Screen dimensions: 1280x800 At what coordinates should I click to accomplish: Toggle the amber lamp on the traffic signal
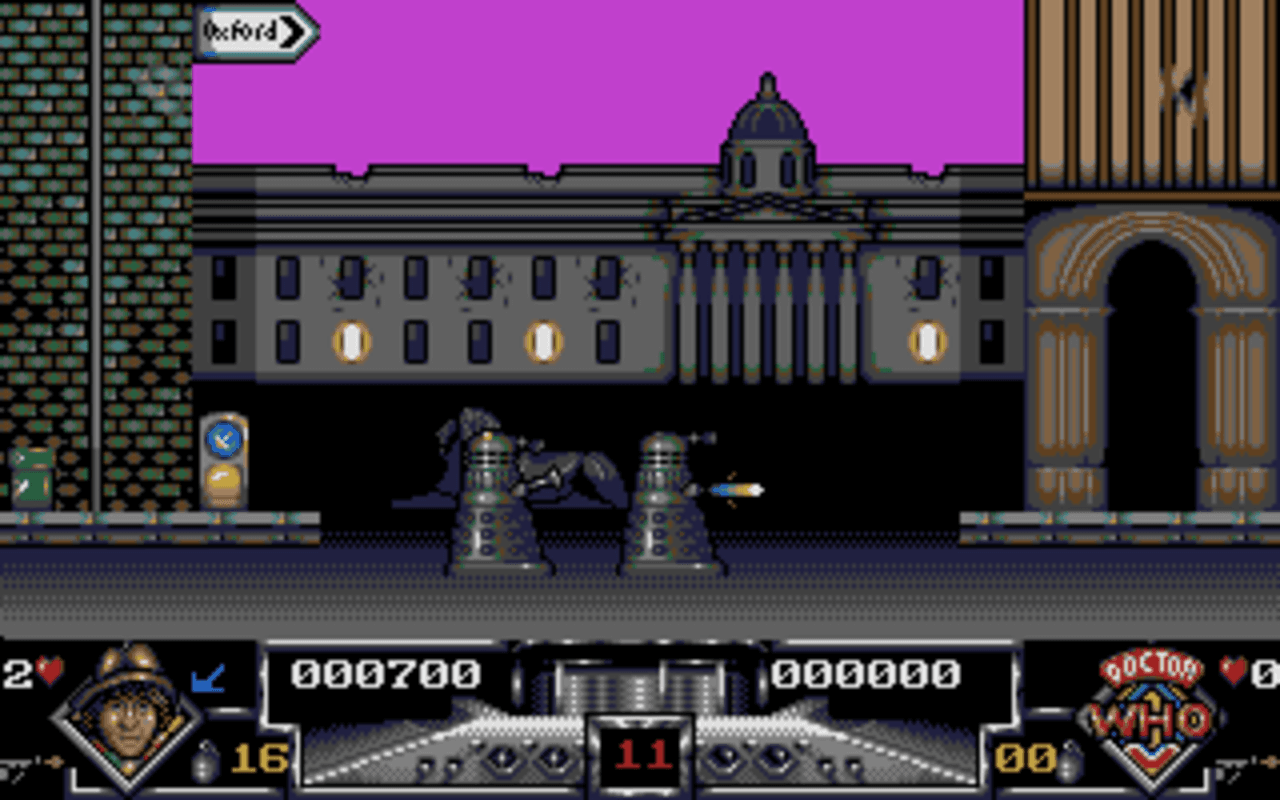[222, 481]
